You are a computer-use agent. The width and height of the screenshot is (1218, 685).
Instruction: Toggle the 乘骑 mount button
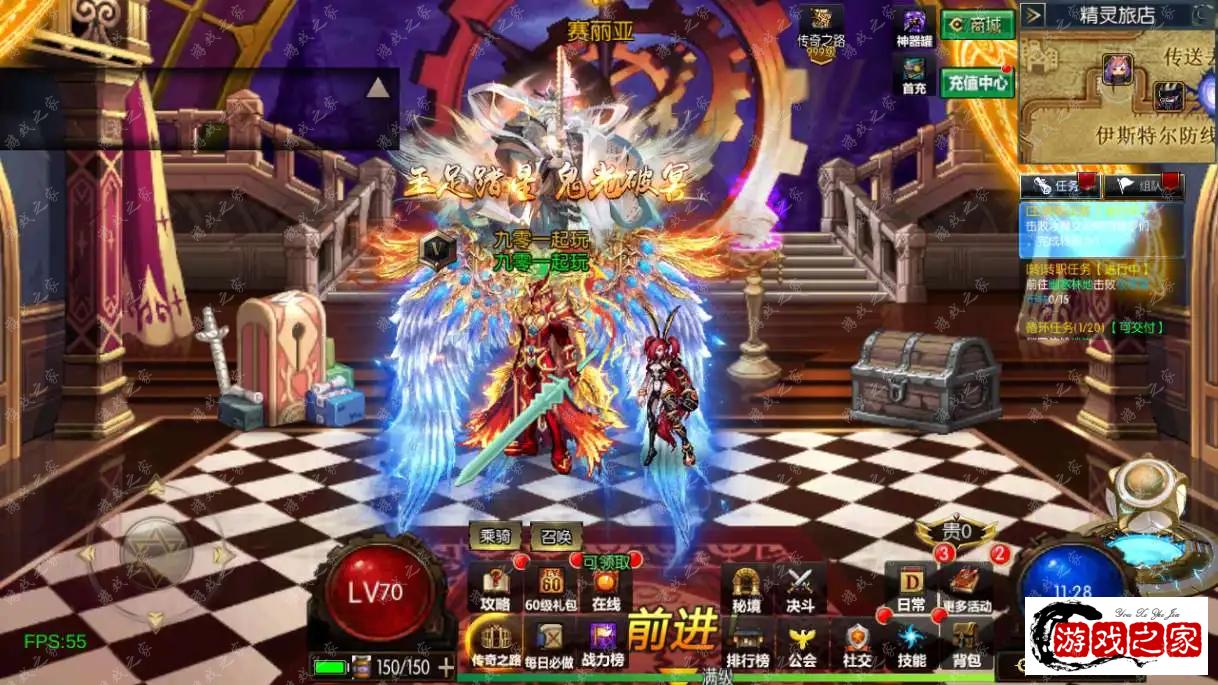pos(496,537)
